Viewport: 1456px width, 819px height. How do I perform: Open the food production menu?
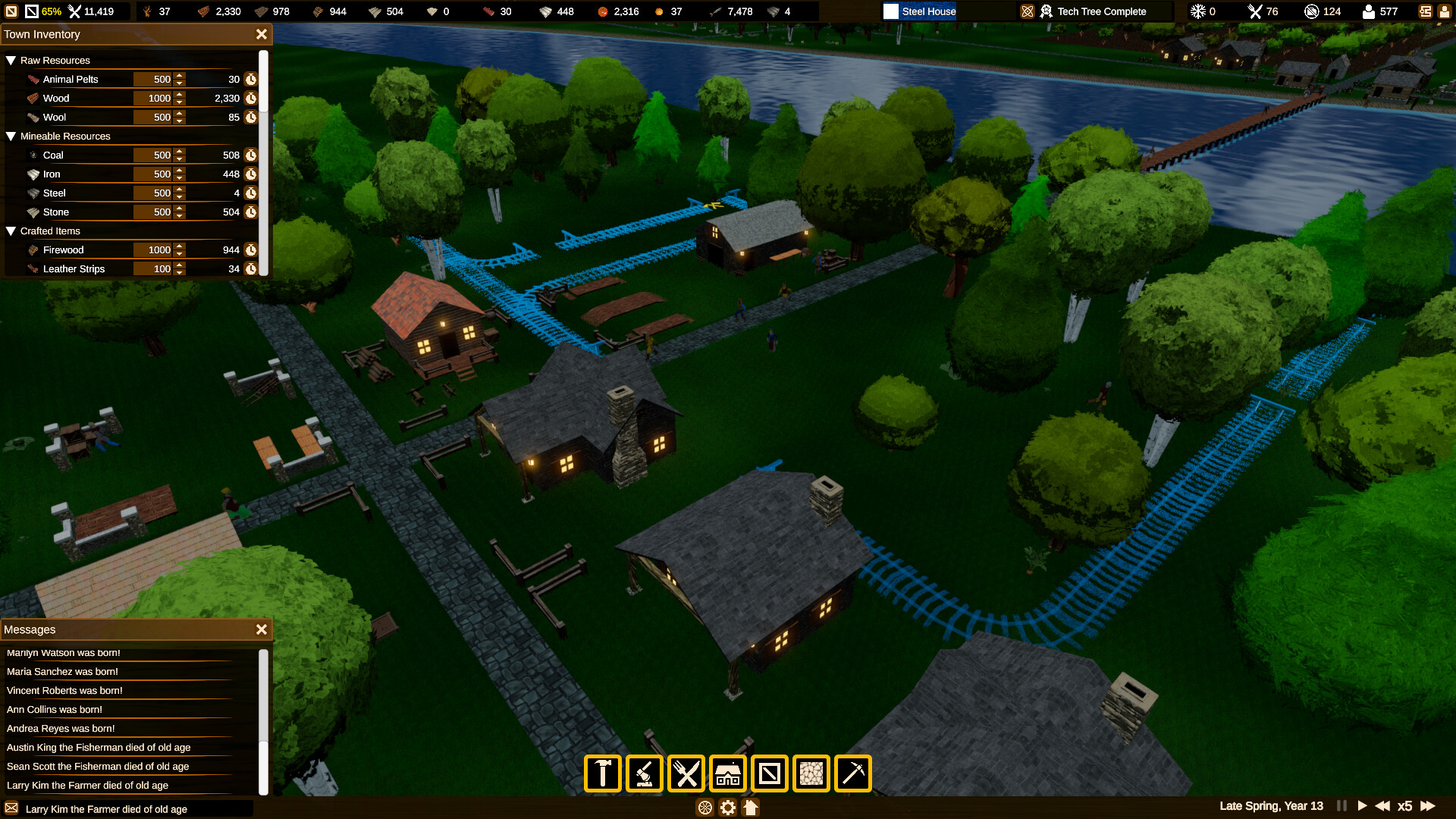[x=686, y=773]
